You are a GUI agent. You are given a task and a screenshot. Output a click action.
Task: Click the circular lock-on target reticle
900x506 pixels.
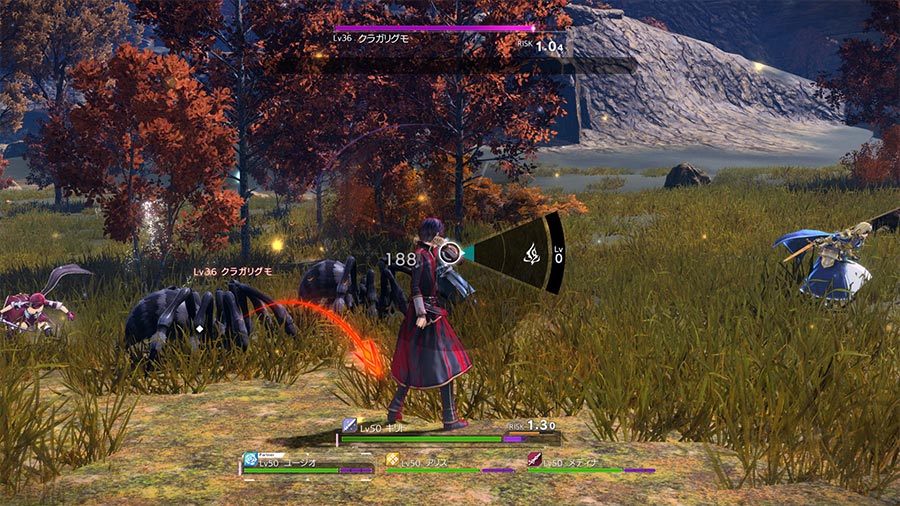pos(449,254)
